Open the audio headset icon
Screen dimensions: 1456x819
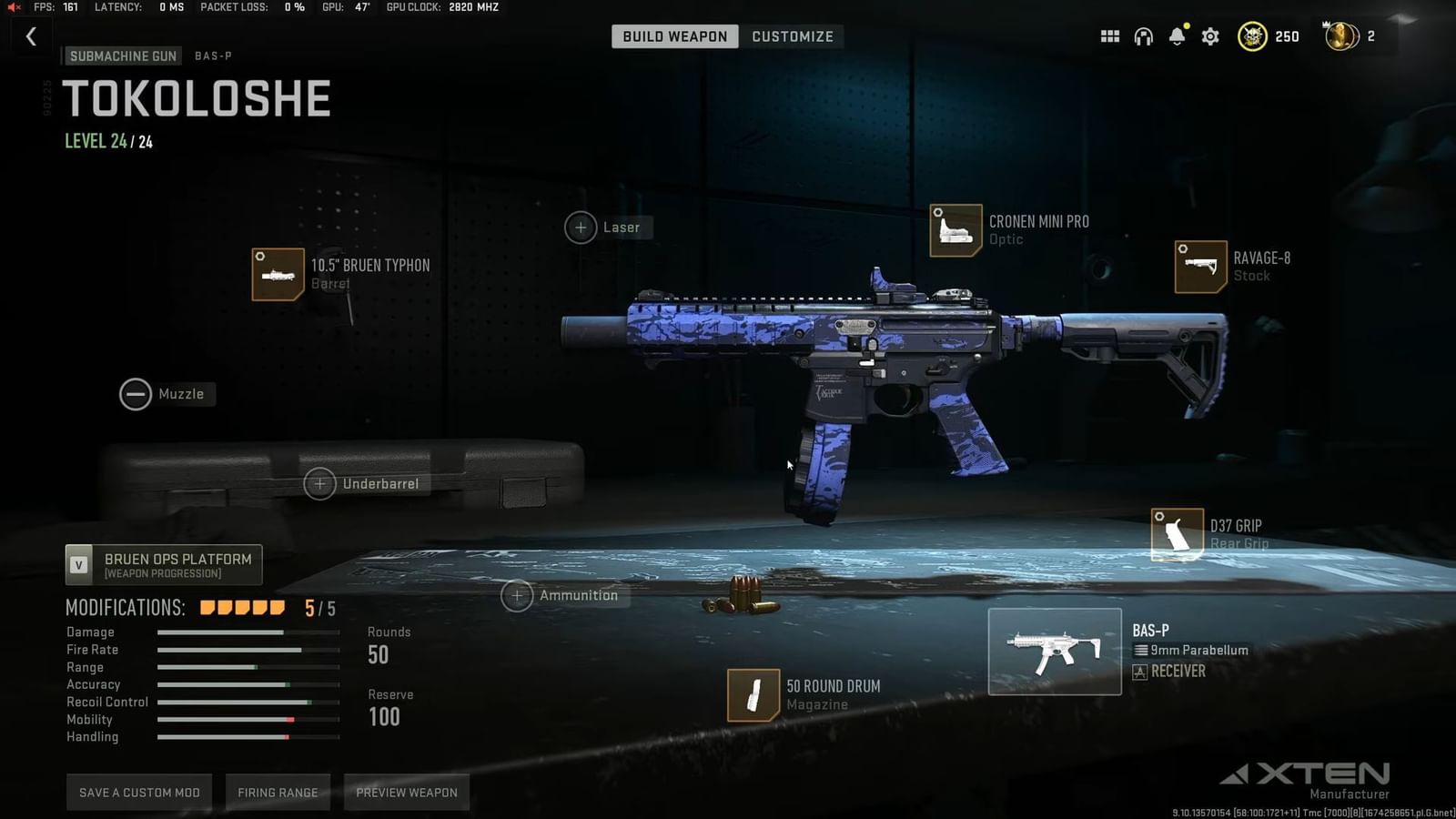point(1143,36)
